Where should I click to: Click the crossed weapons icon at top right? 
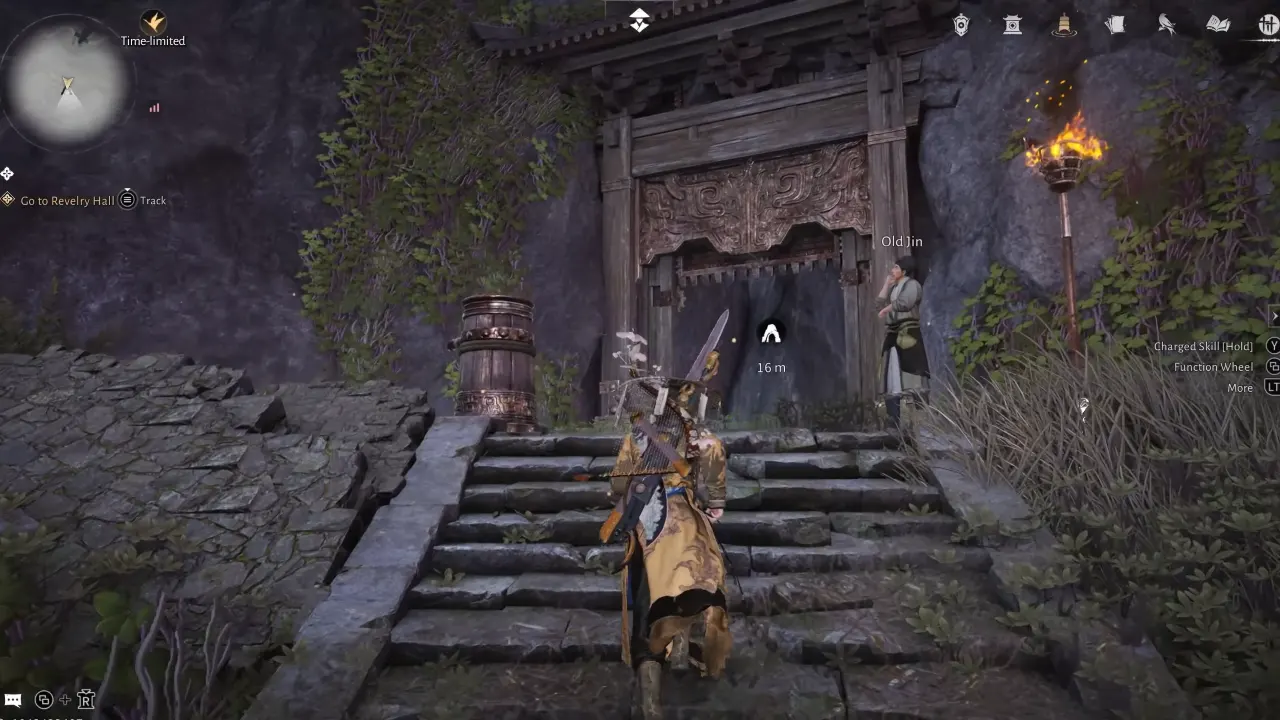(1268, 25)
